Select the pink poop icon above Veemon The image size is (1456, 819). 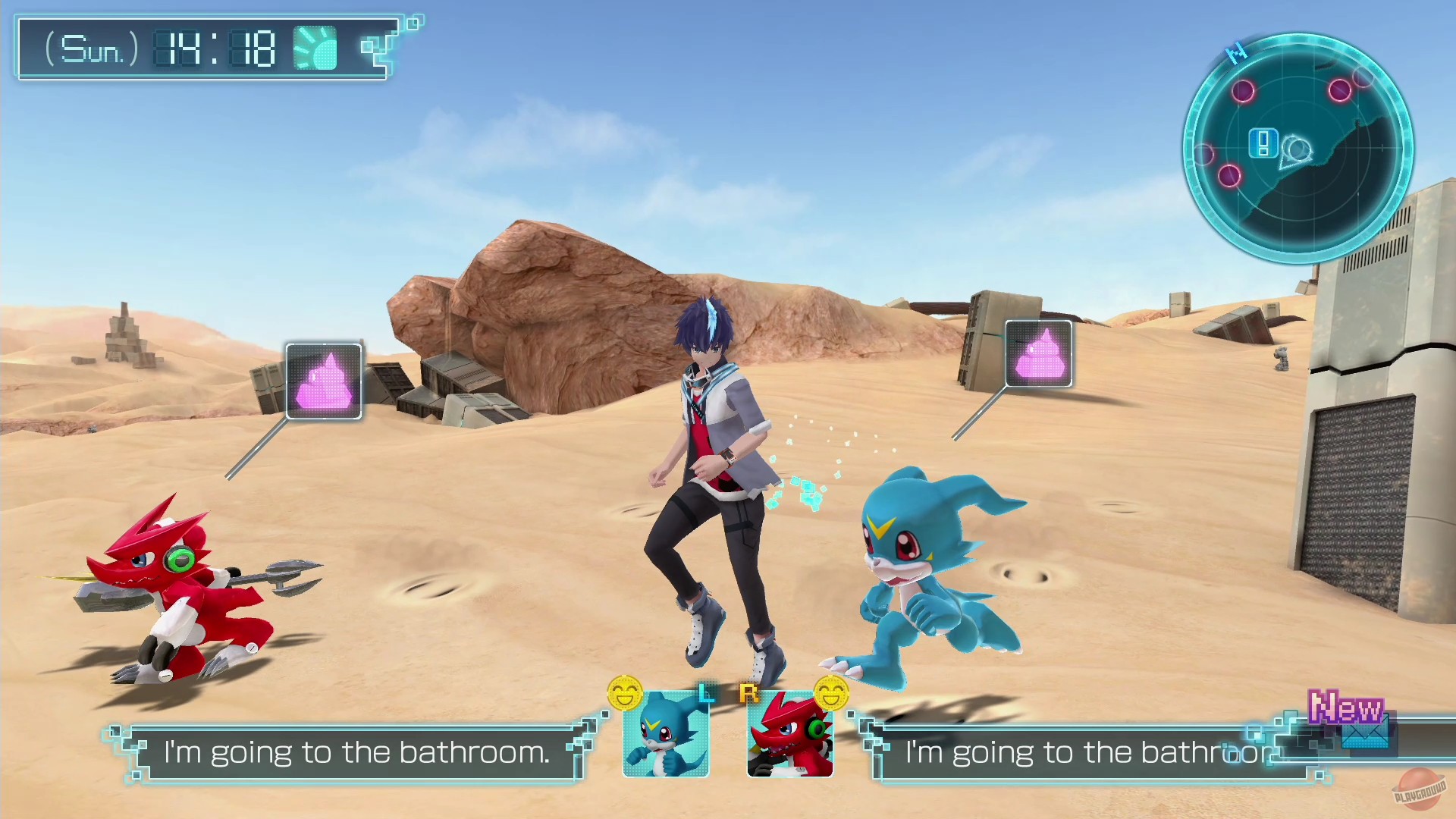tap(1038, 353)
